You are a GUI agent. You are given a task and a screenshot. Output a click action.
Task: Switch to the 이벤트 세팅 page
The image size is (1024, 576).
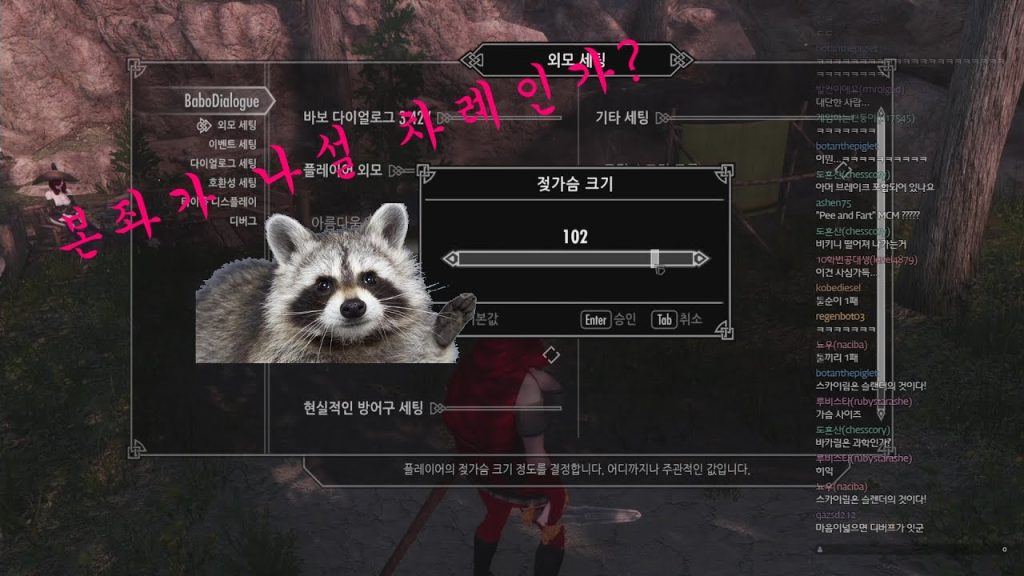tap(230, 144)
